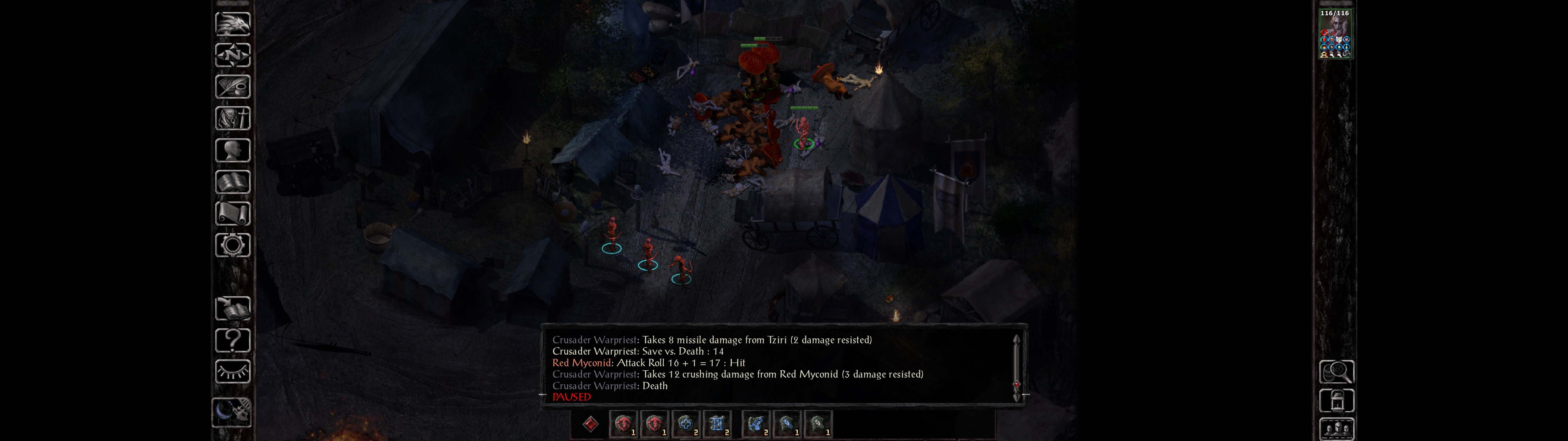
Task: Open the area map with the compass button
Action: [232, 55]
